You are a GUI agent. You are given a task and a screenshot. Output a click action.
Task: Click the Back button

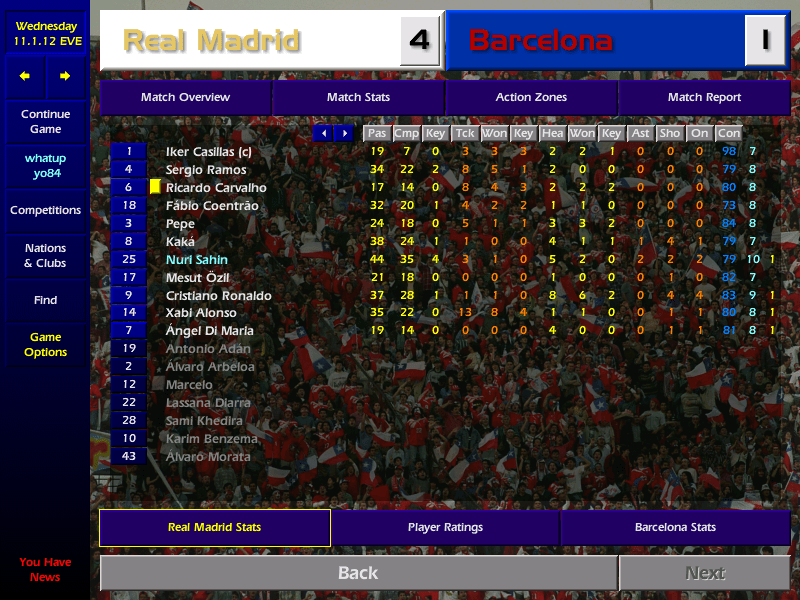tap(358, 573)
